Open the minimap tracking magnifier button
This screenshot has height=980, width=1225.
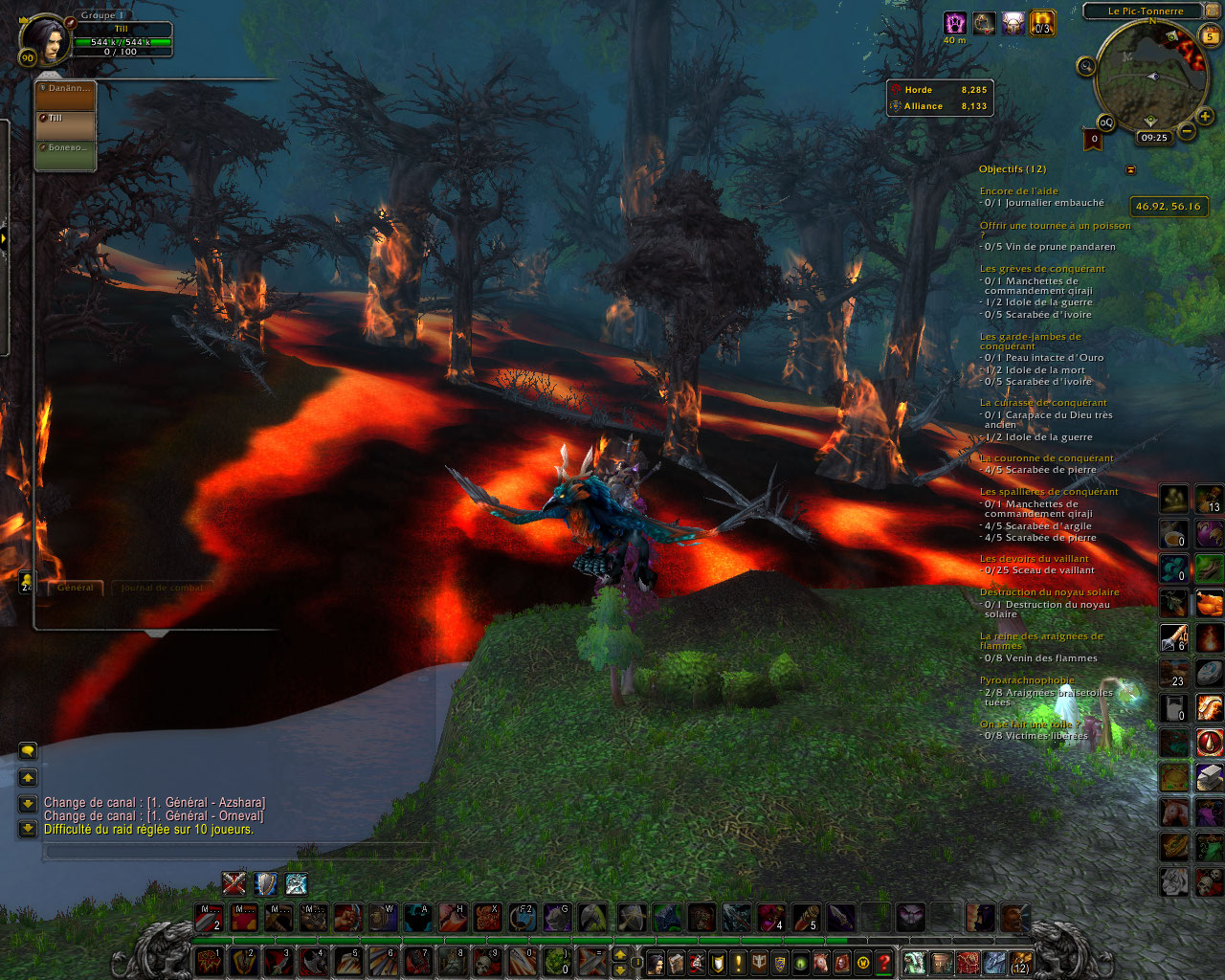[1086, 66]
